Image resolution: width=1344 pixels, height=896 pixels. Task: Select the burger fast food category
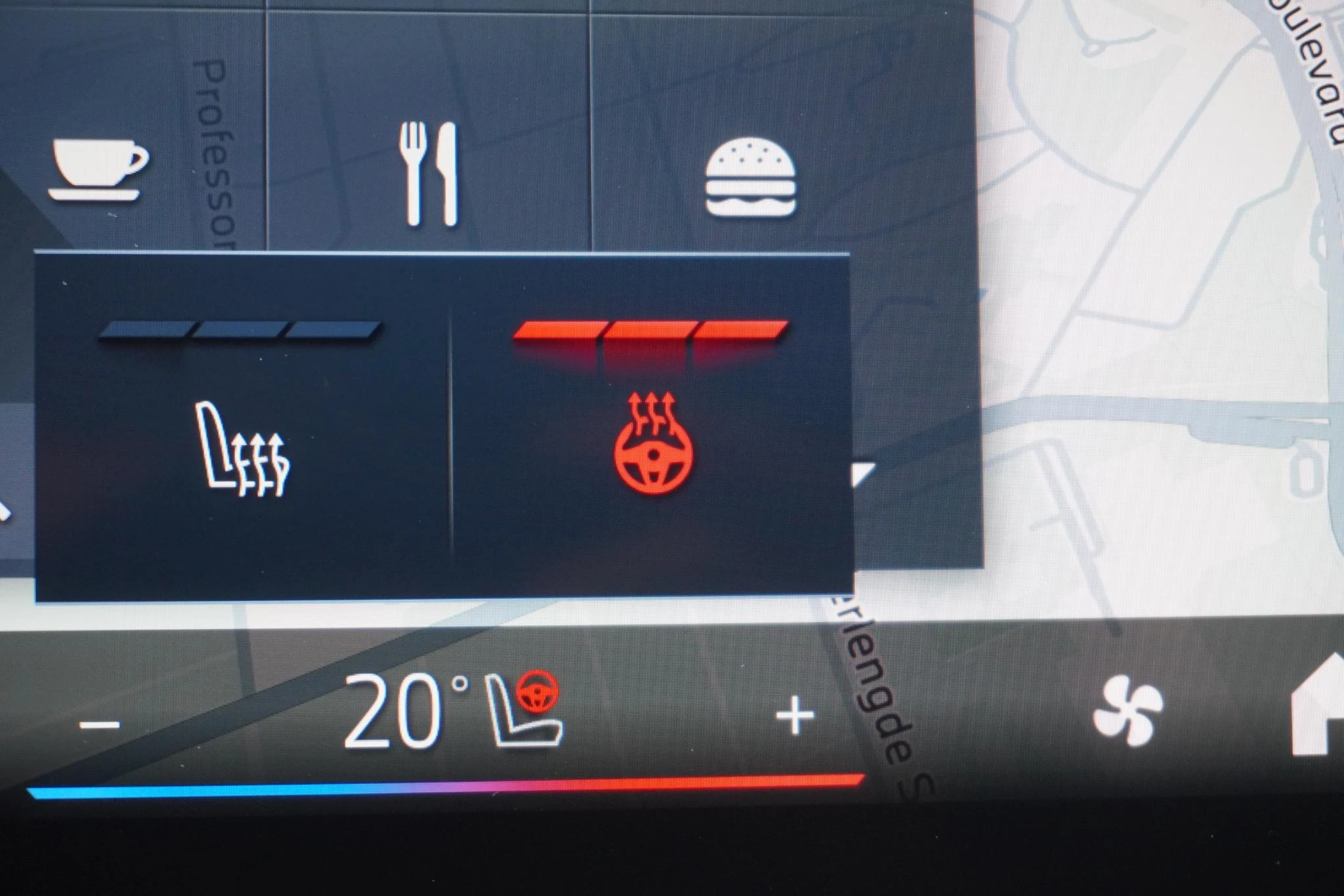(x=751, y=177)
